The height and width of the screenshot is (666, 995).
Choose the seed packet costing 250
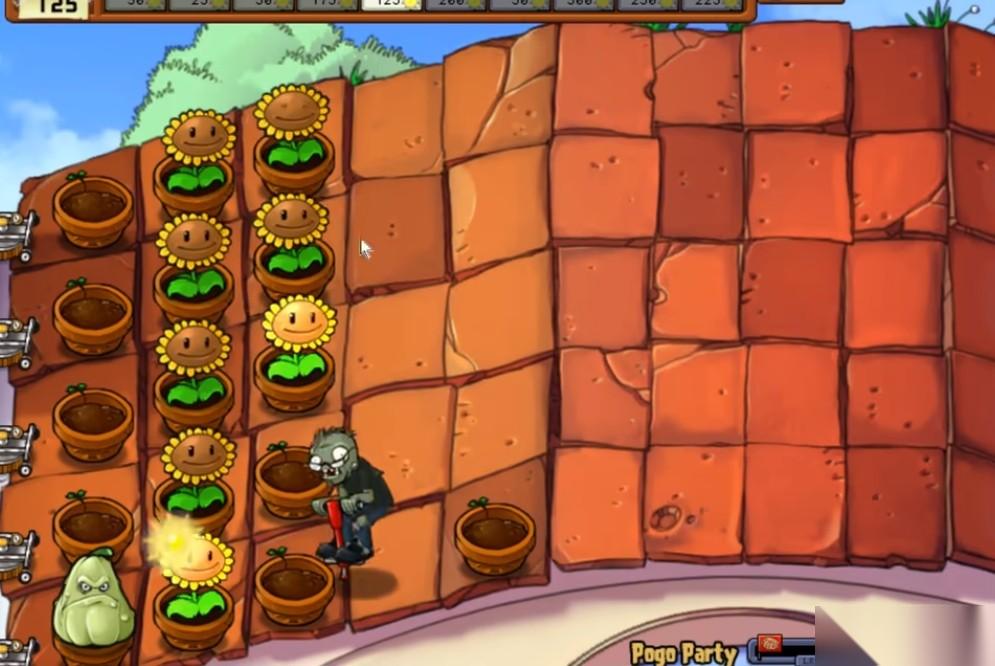point(647,4)
